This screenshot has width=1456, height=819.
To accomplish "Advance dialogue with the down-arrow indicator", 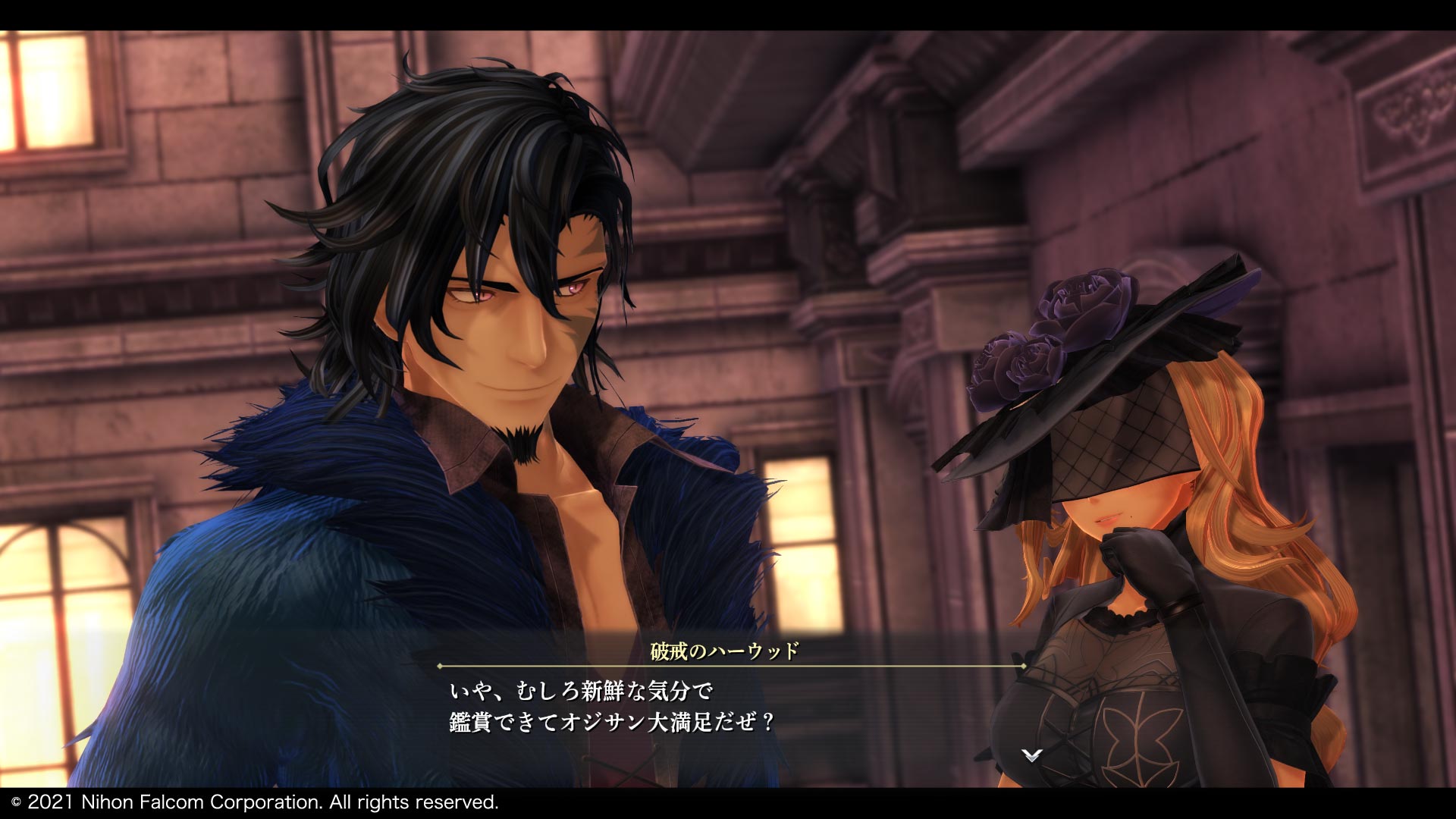I will coord(1032,755).
